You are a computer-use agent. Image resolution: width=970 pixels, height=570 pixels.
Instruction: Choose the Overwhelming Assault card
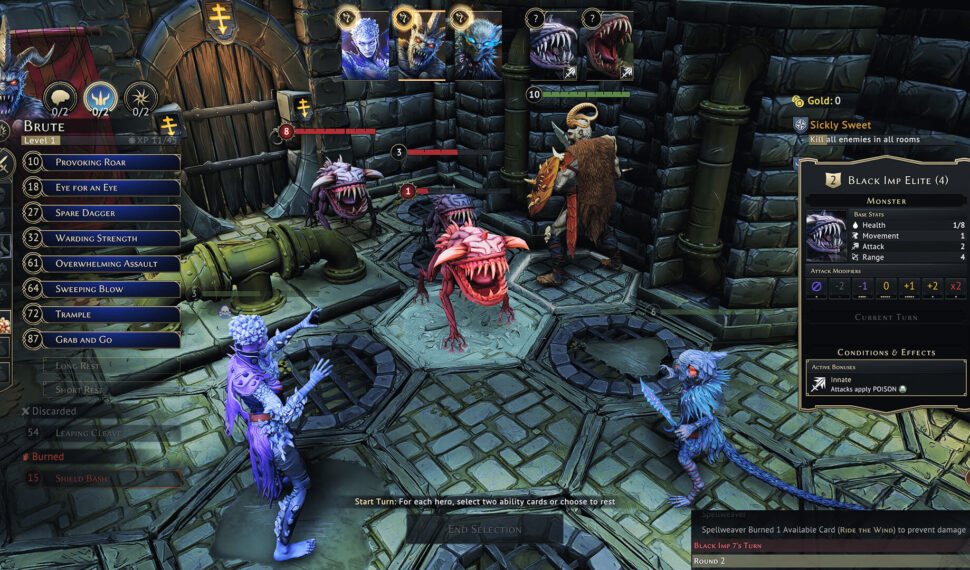click(x=100, y=264)
